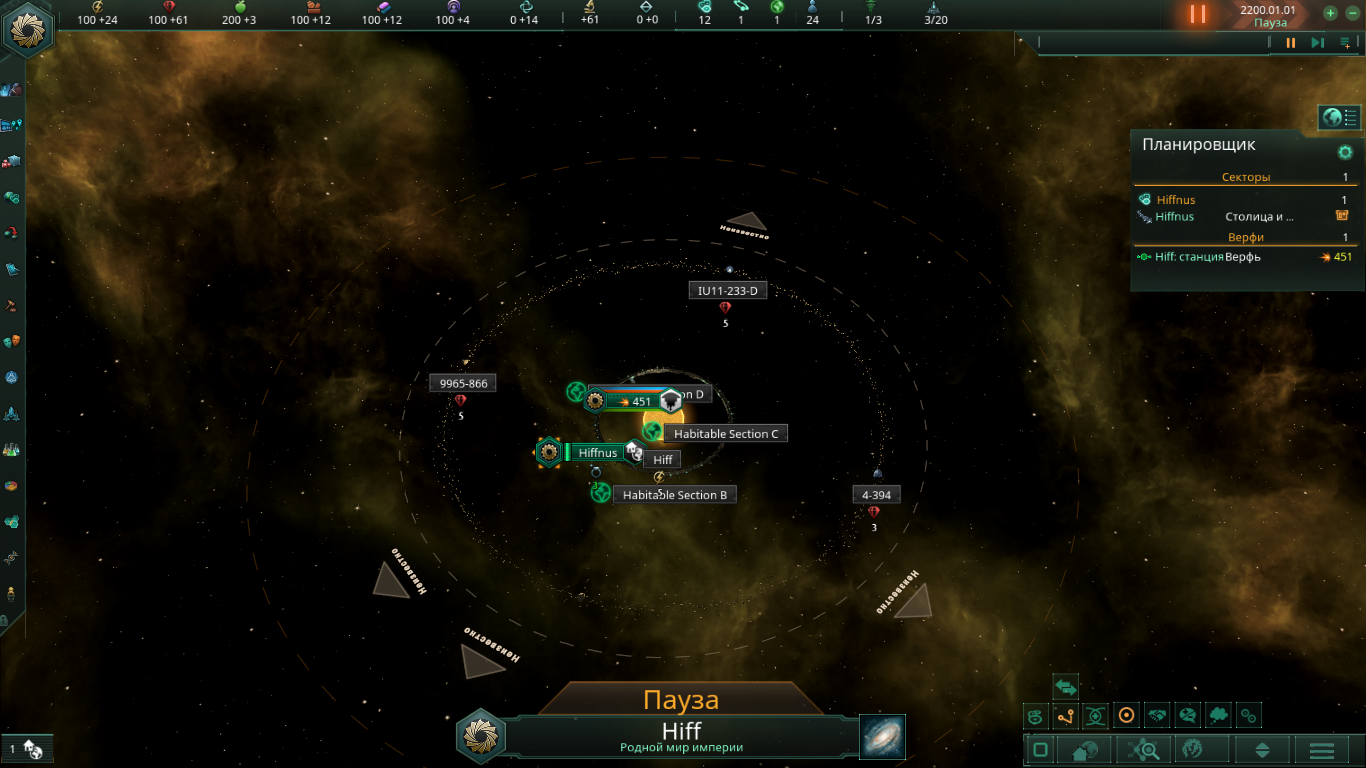Viewport: 1366px width, 768px height.
Task: Decrease game speed with the minus button
Action: pyautogui.click(x=1351, y=13)
